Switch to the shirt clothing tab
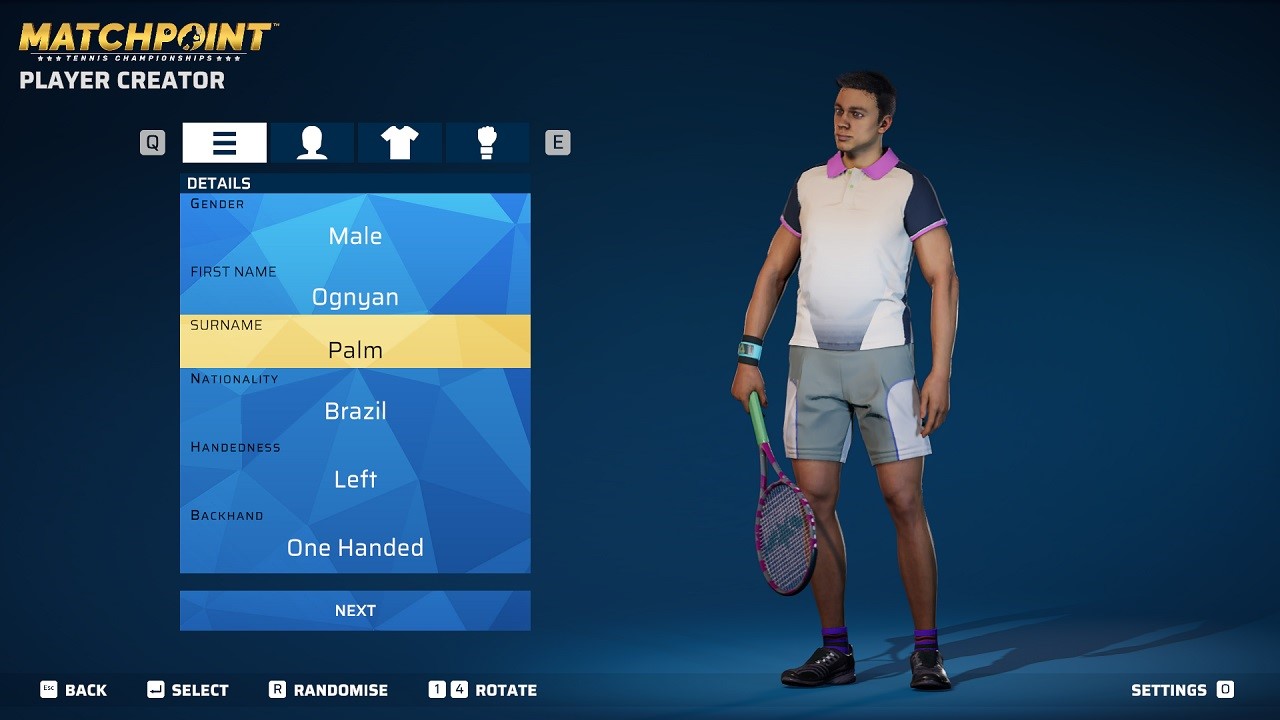Screen dimensions: 1280x720 tap(399, 143)
